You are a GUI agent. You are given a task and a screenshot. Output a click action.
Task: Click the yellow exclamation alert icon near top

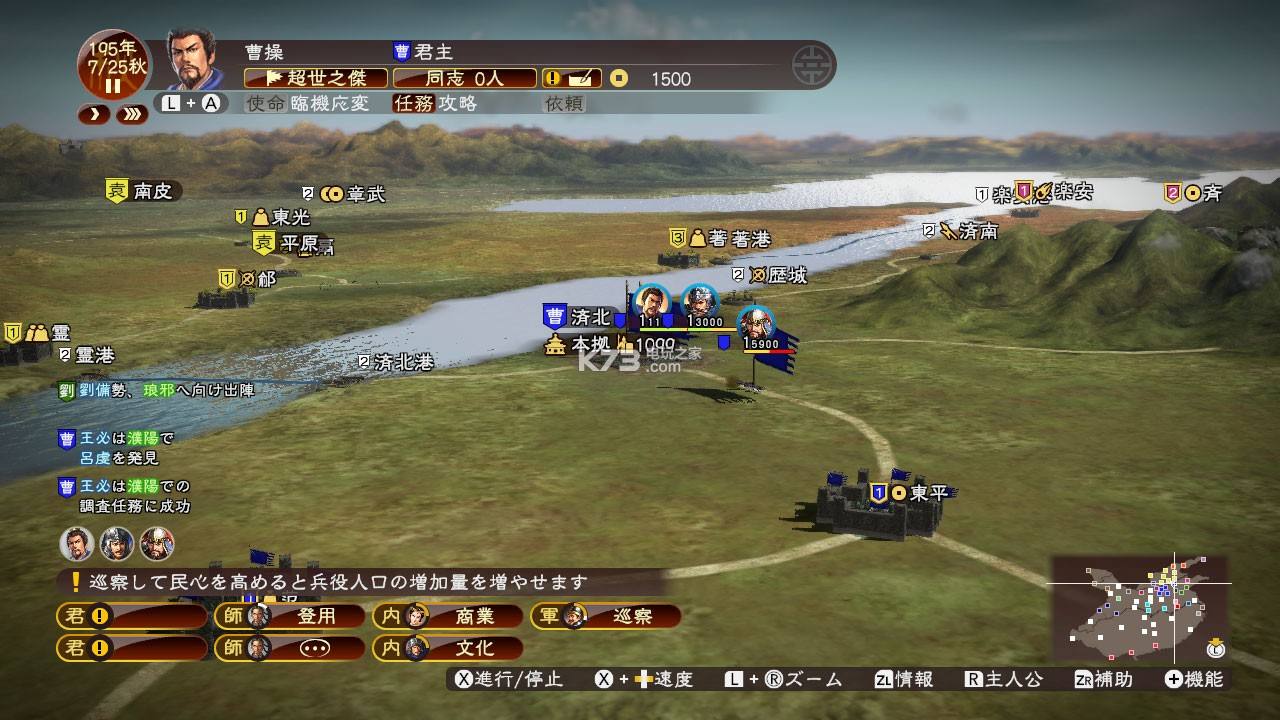click(553, 77)
